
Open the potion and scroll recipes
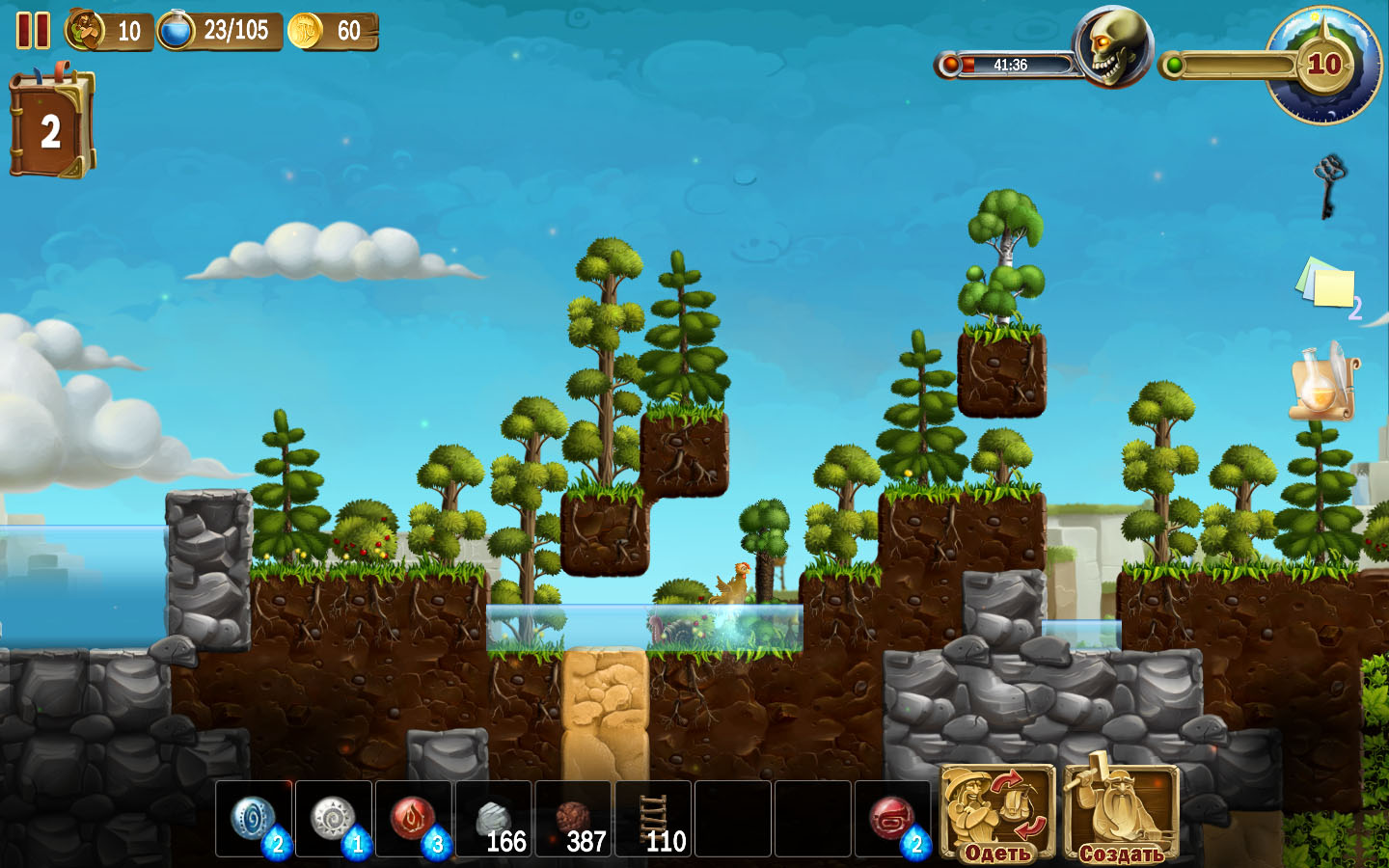(x=1324, y=382)
